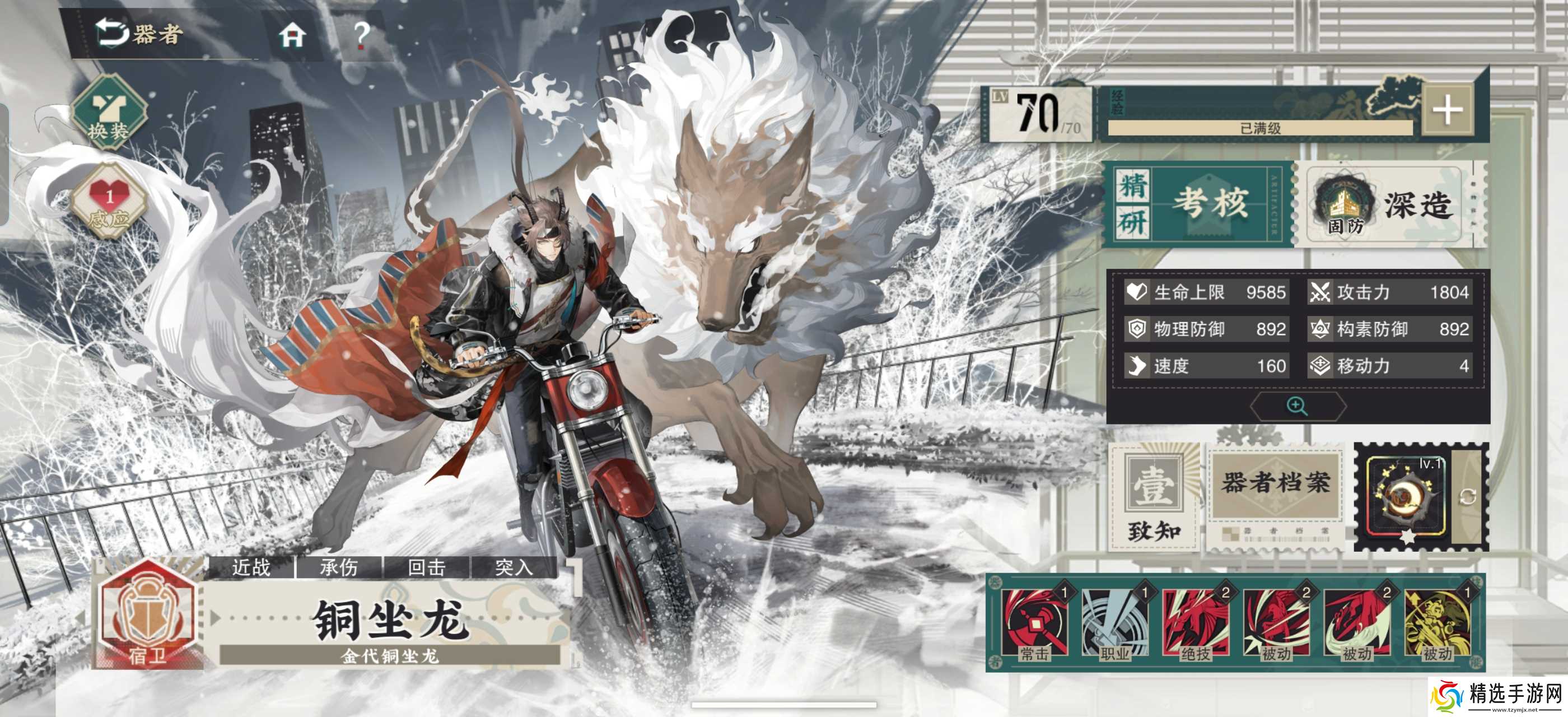
Task: Expand detailed stats with the magnifier
Action: 1296,406
